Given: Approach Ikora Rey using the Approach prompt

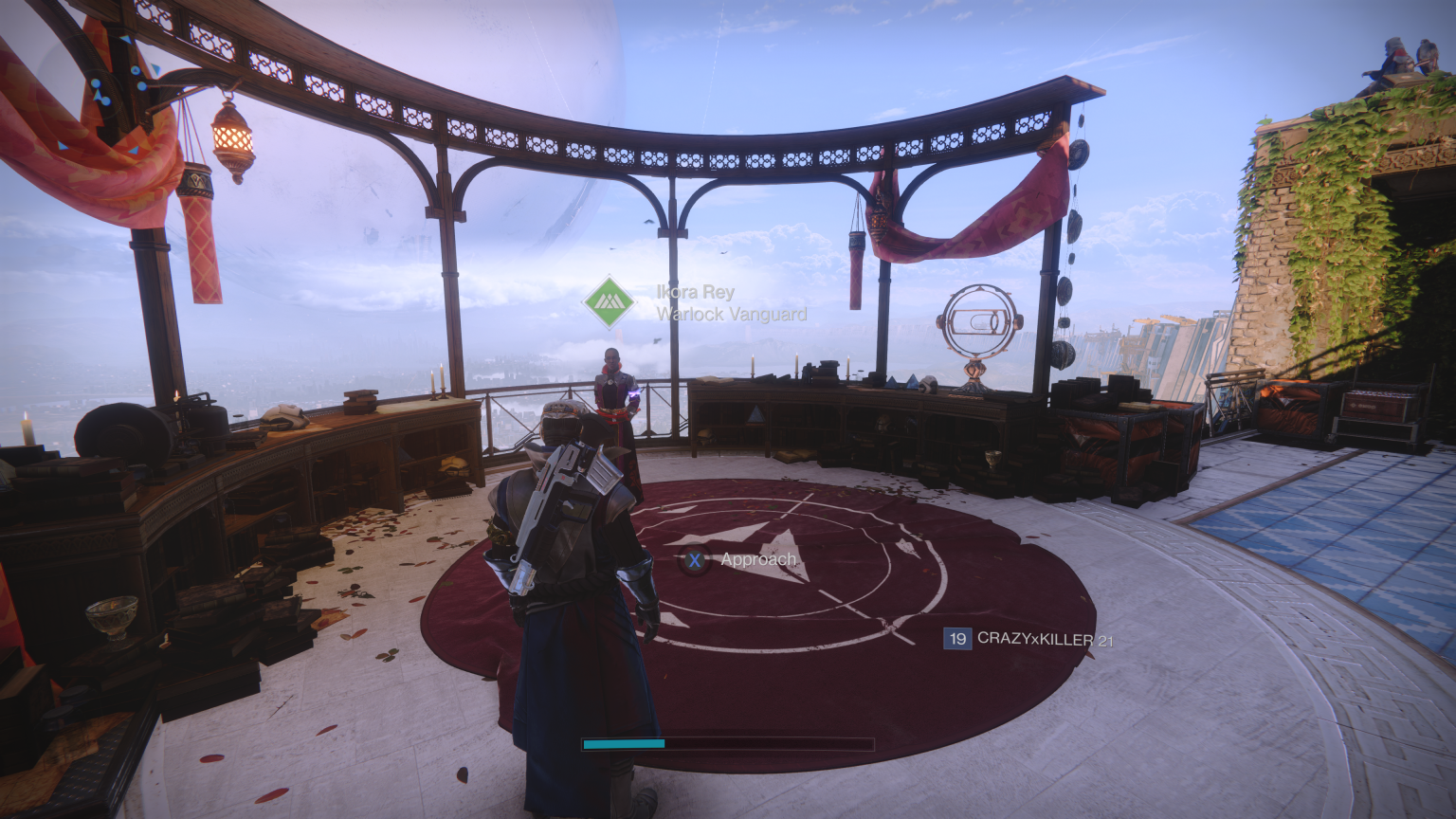Looking at the screenshot, I should click(756, 560).
